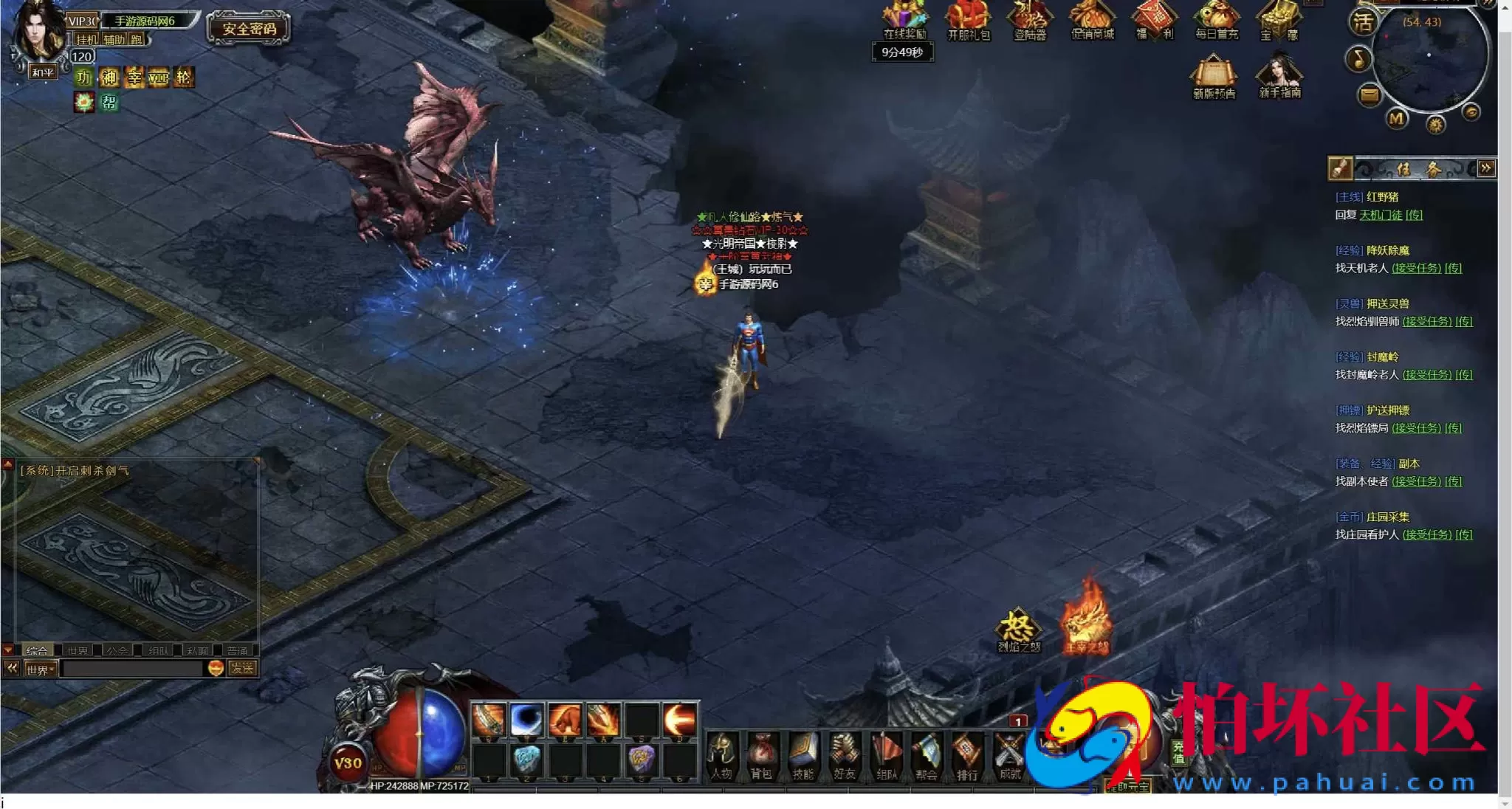The width and height of the screenshot is (1512, 809).
Task: Toggle the 挂机 auto-battle button
Action: 87,39
